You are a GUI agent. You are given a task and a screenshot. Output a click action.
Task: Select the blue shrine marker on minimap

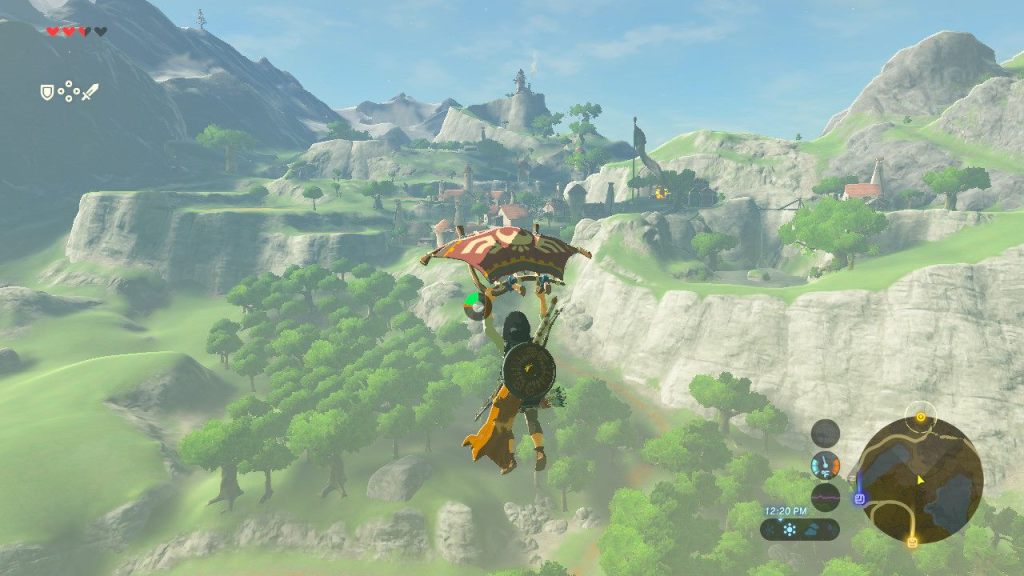tap(858, 497)
